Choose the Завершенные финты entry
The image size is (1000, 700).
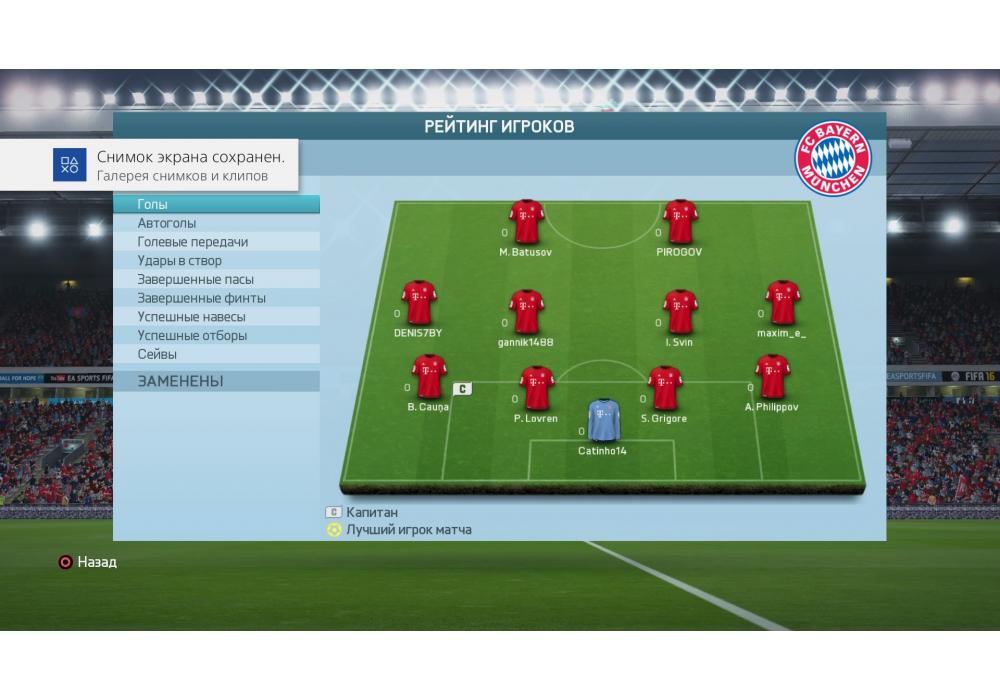click(228, 298)
